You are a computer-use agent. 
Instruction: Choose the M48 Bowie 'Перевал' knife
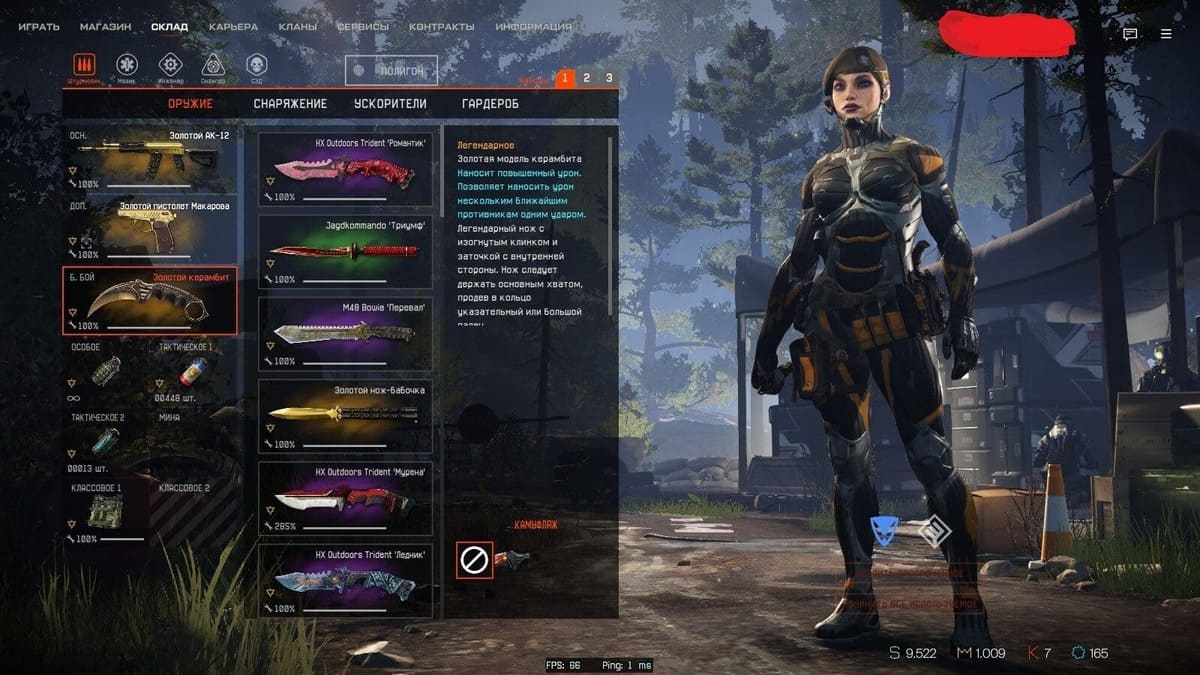345,332
